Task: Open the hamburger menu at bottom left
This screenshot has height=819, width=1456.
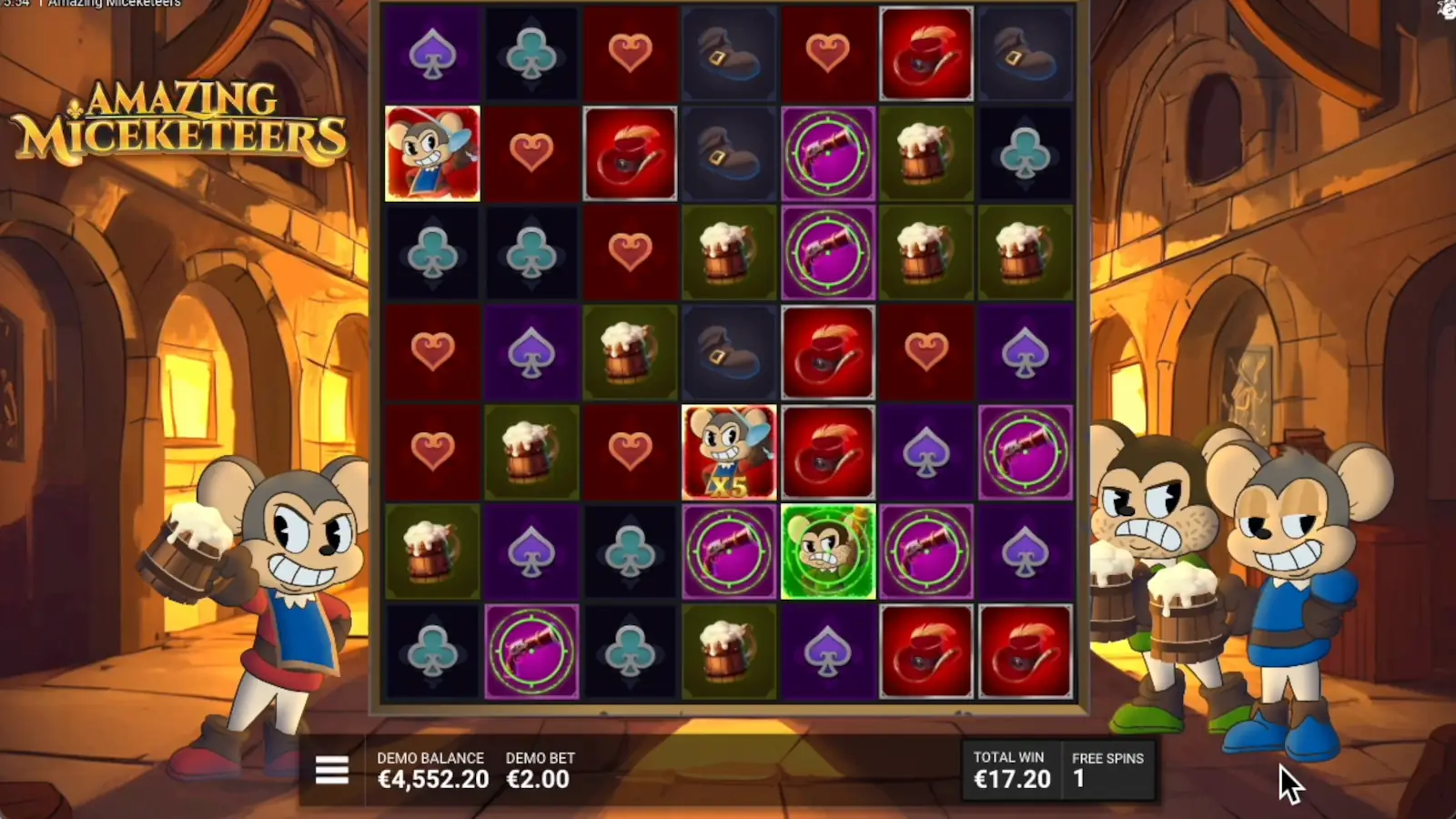Action: (331, 770)
